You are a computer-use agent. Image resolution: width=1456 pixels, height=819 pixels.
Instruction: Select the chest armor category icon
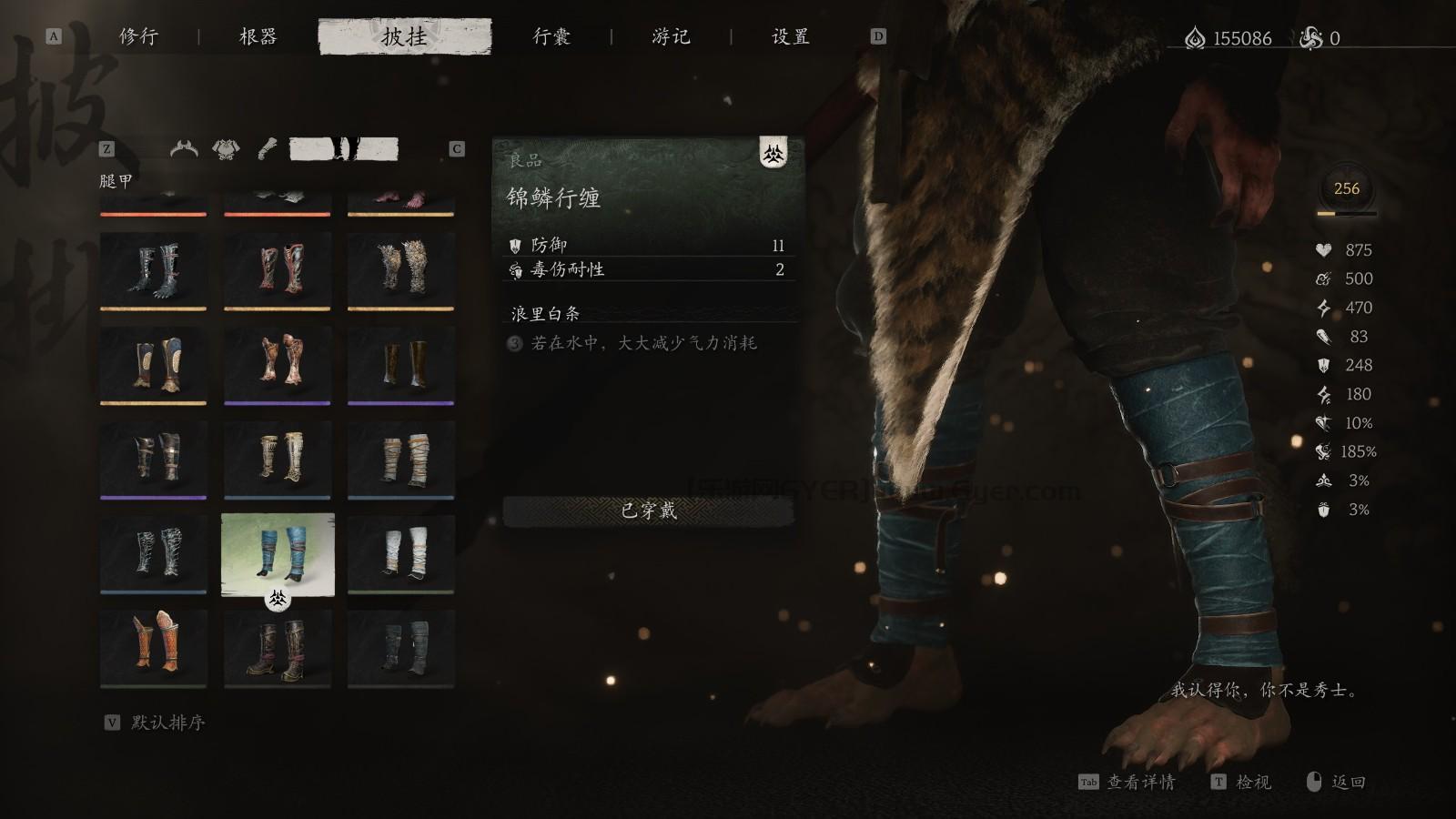coord(225,148)
